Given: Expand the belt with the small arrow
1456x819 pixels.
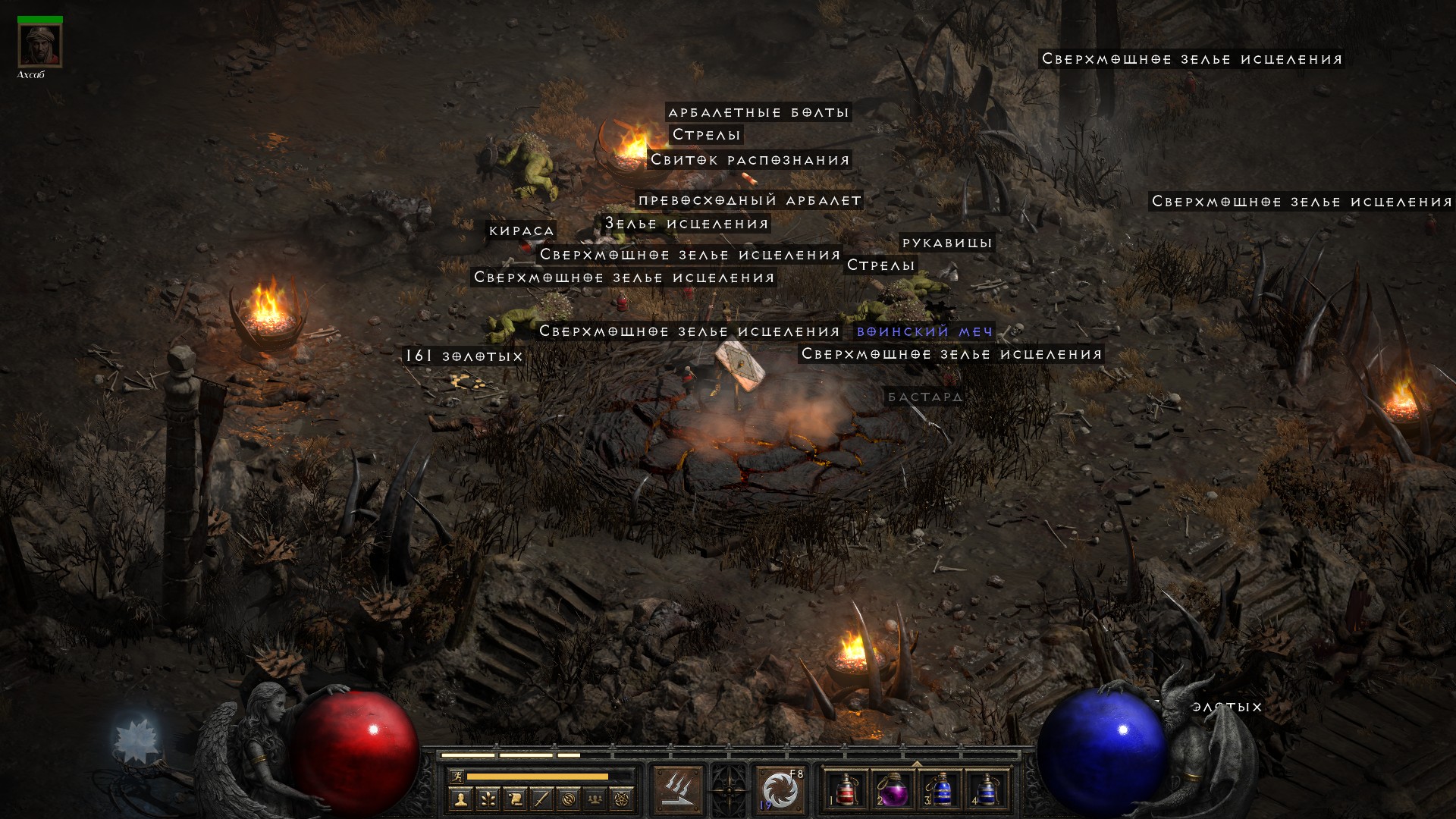Looking at the screenshot, I should [x=916, y=764].
